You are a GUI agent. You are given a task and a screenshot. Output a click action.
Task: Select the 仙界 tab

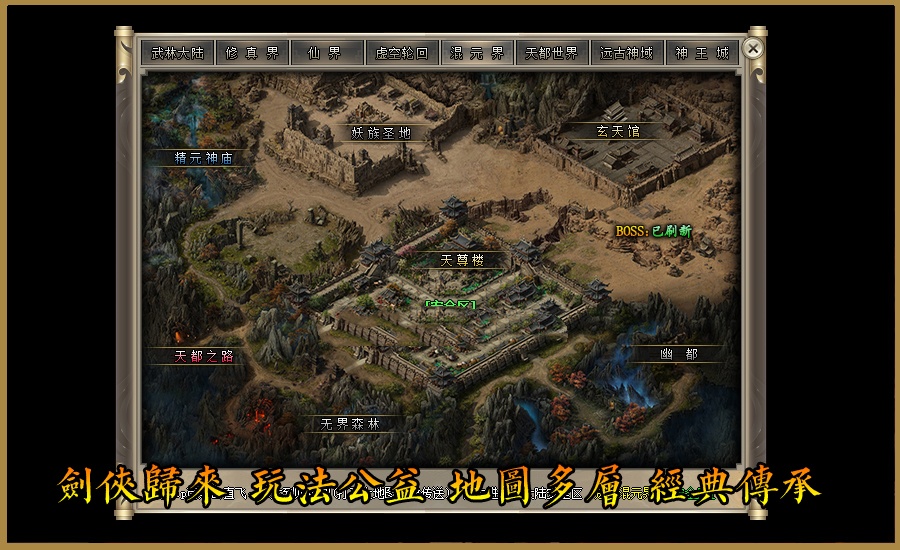point(326,53)
